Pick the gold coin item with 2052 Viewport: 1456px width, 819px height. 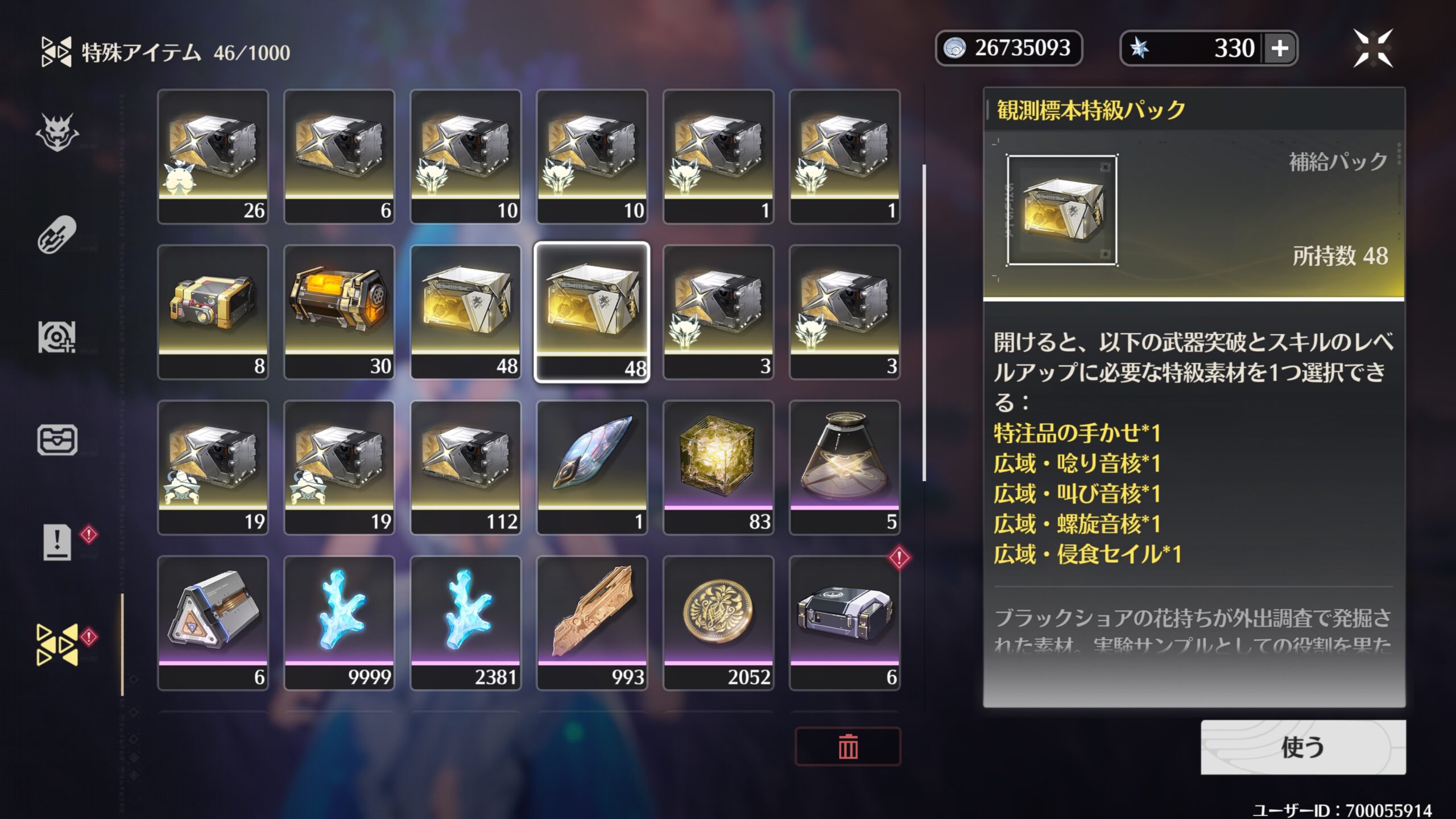click(718, 623)
